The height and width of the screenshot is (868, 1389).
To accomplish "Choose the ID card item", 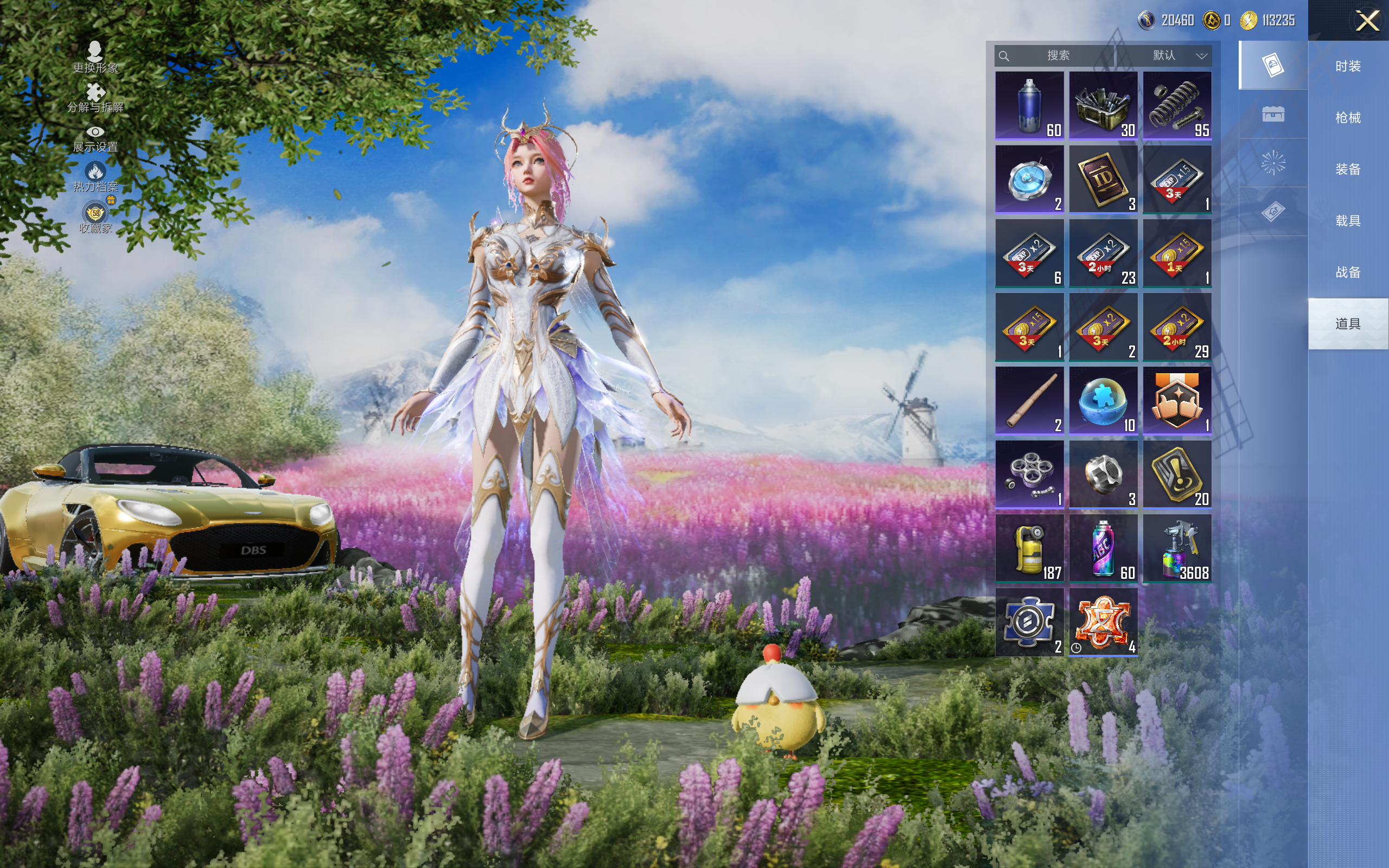I will pyautogui.click(x=1103, y=179).
